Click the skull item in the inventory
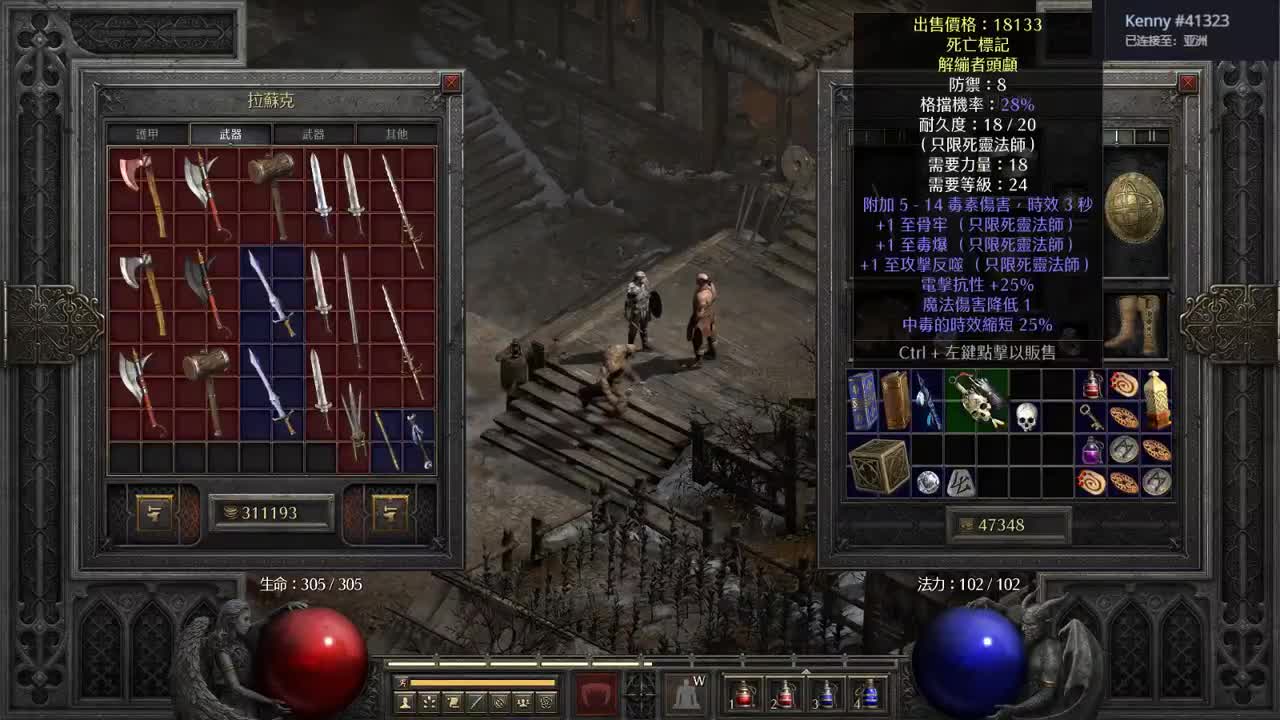The width and height of the screenshot is (1280, 720). (x=1027, y=415)
